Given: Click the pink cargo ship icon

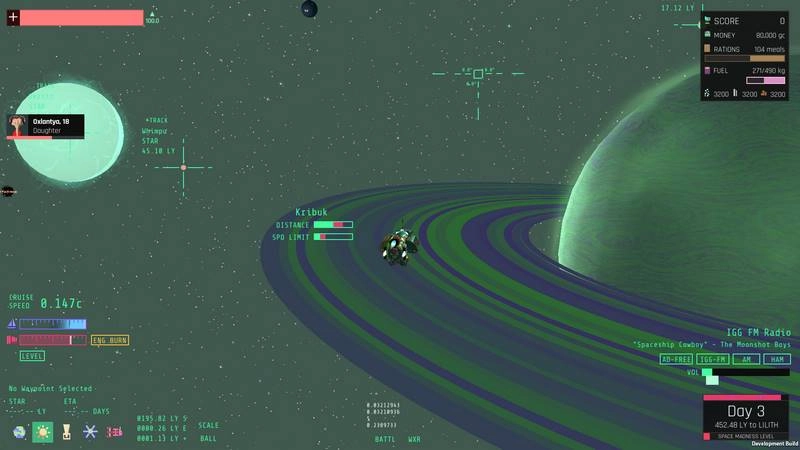Looking at the screenshot, I should tap(114, 432).
